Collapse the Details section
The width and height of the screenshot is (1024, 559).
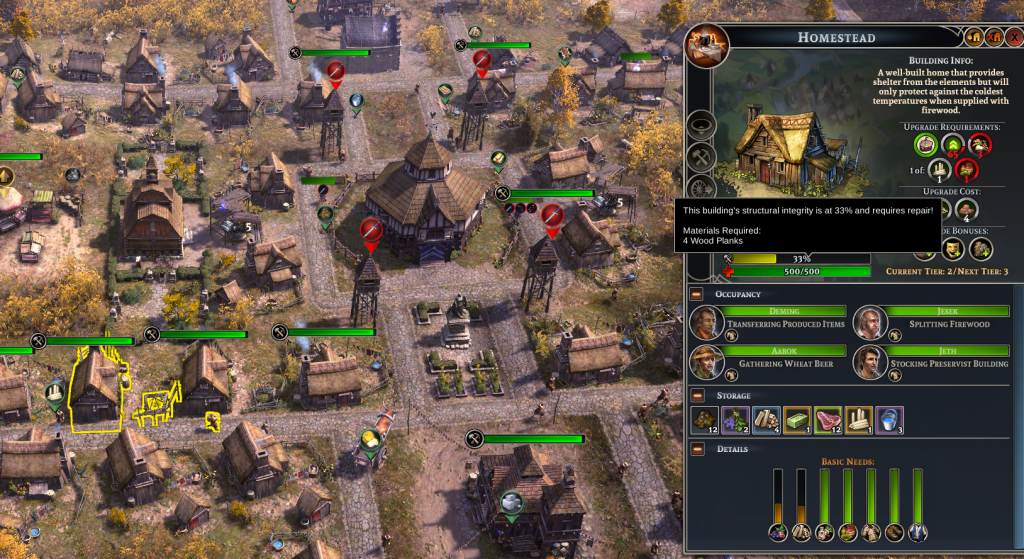[x=698, y=448]
